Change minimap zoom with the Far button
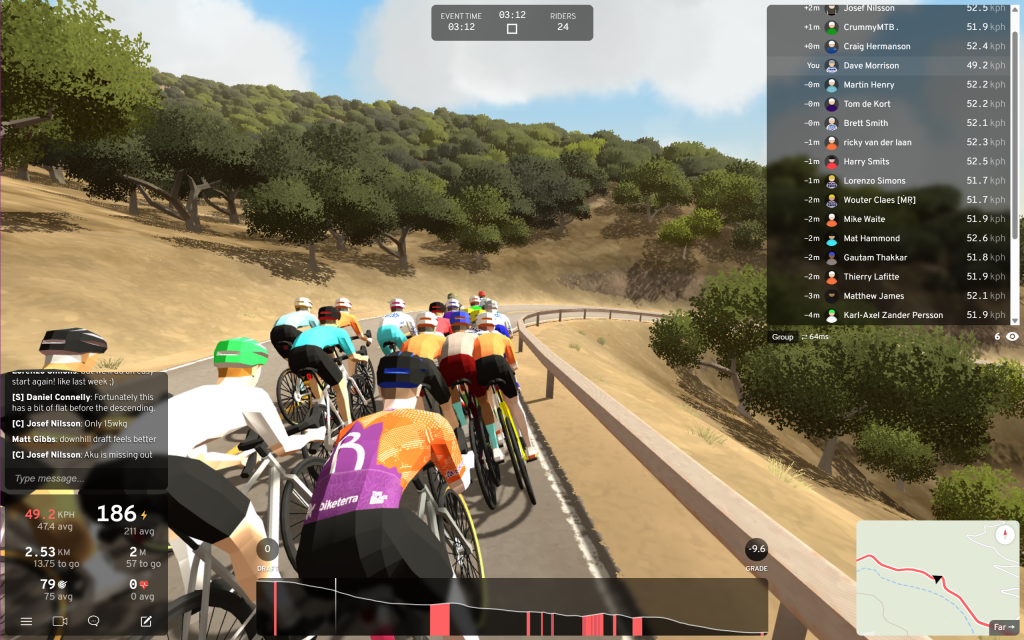 (1002, 627)
